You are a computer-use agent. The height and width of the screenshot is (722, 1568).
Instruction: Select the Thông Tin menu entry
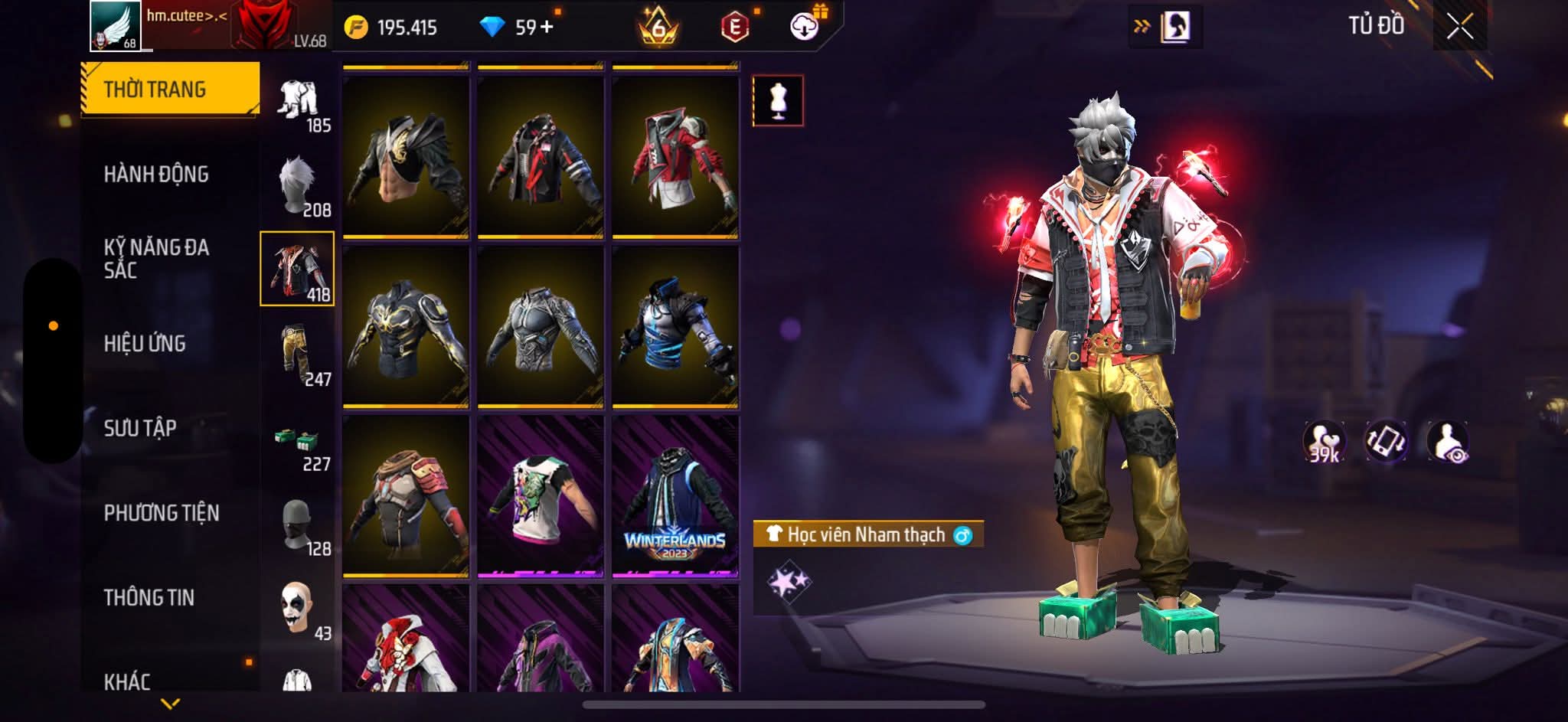click(x=149, y=597)
